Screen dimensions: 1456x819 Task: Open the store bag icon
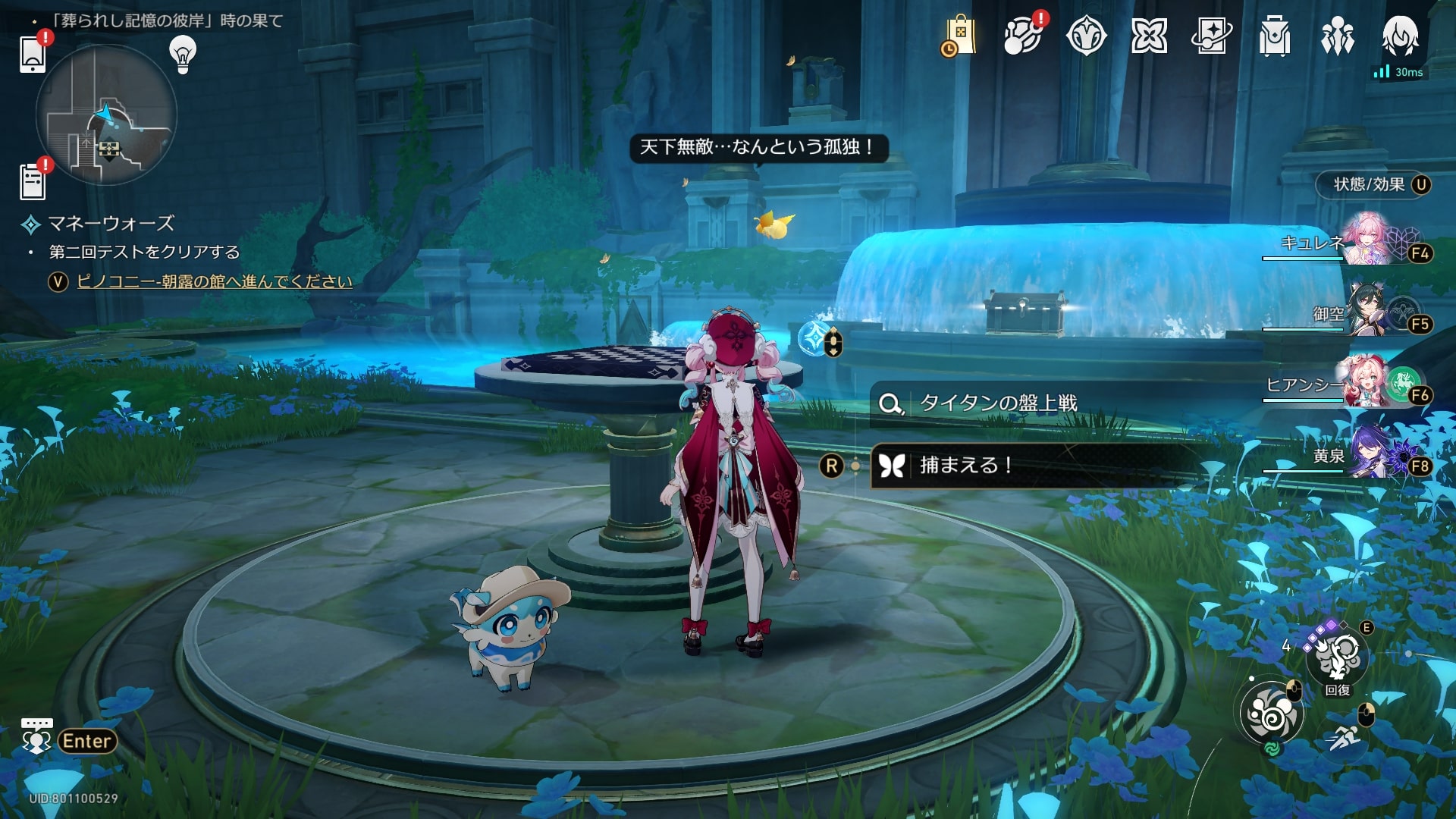pos(959,36)
